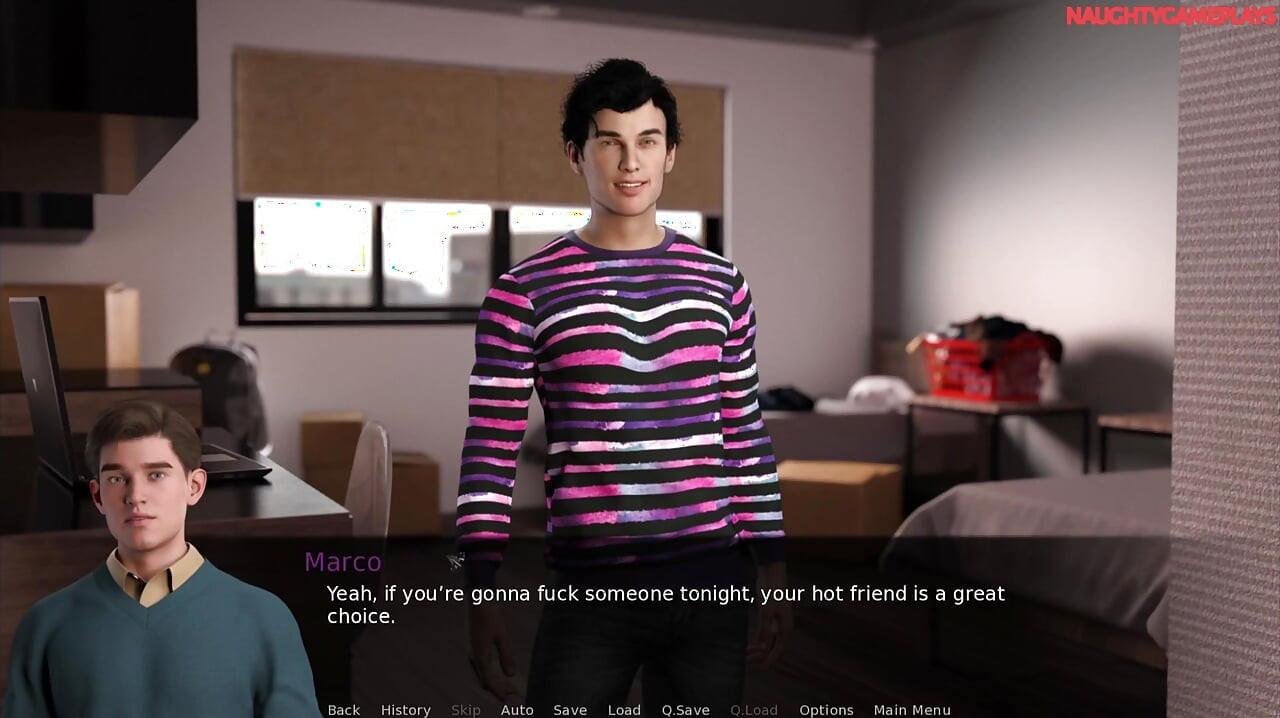Toggle Auto-advance mode
1280x718 pixels.
click(517, 710)
